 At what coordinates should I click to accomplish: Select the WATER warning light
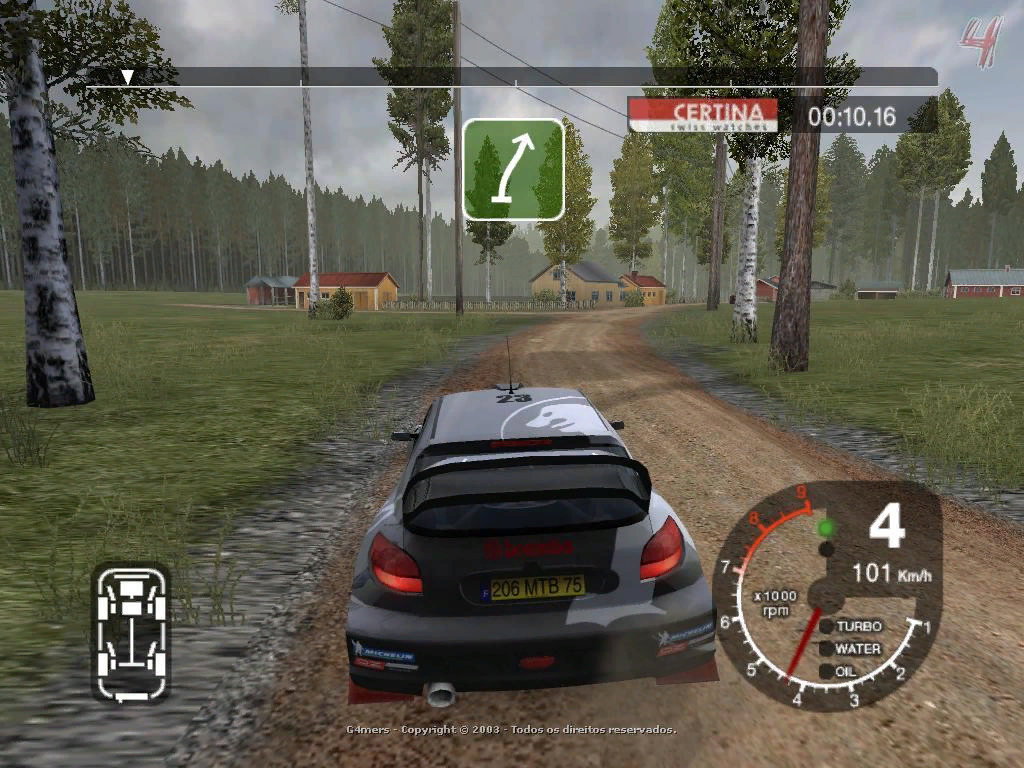(826, 648)
